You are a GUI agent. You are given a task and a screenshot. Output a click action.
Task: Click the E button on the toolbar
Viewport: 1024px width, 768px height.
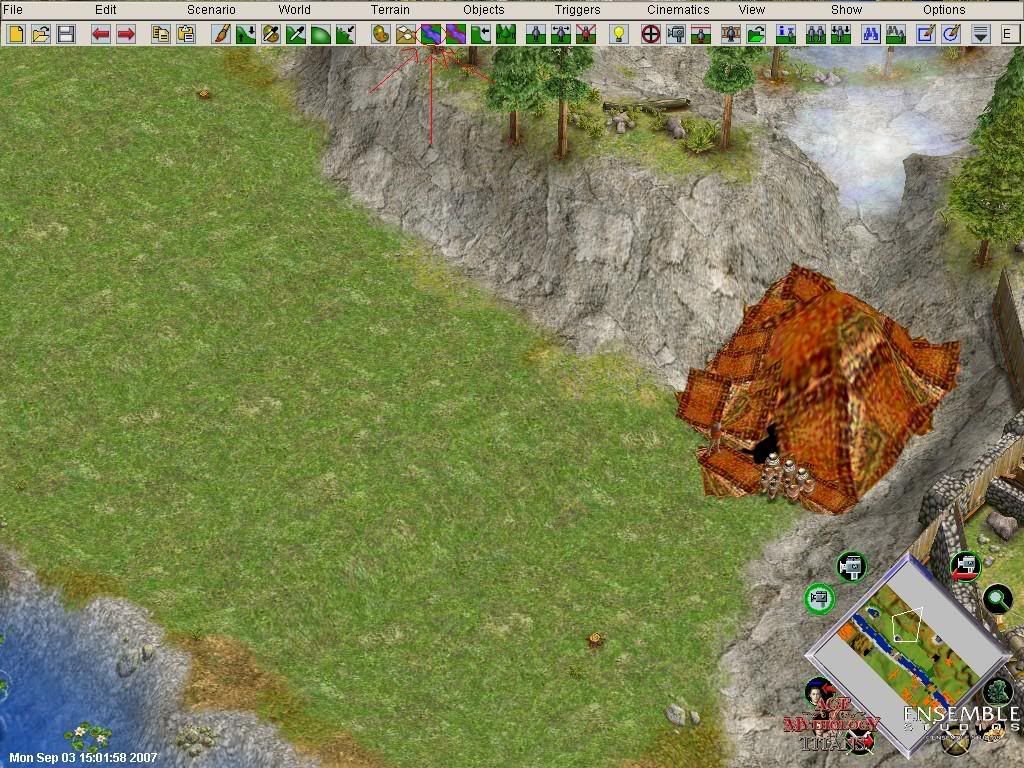click(x=1006, y=34)
